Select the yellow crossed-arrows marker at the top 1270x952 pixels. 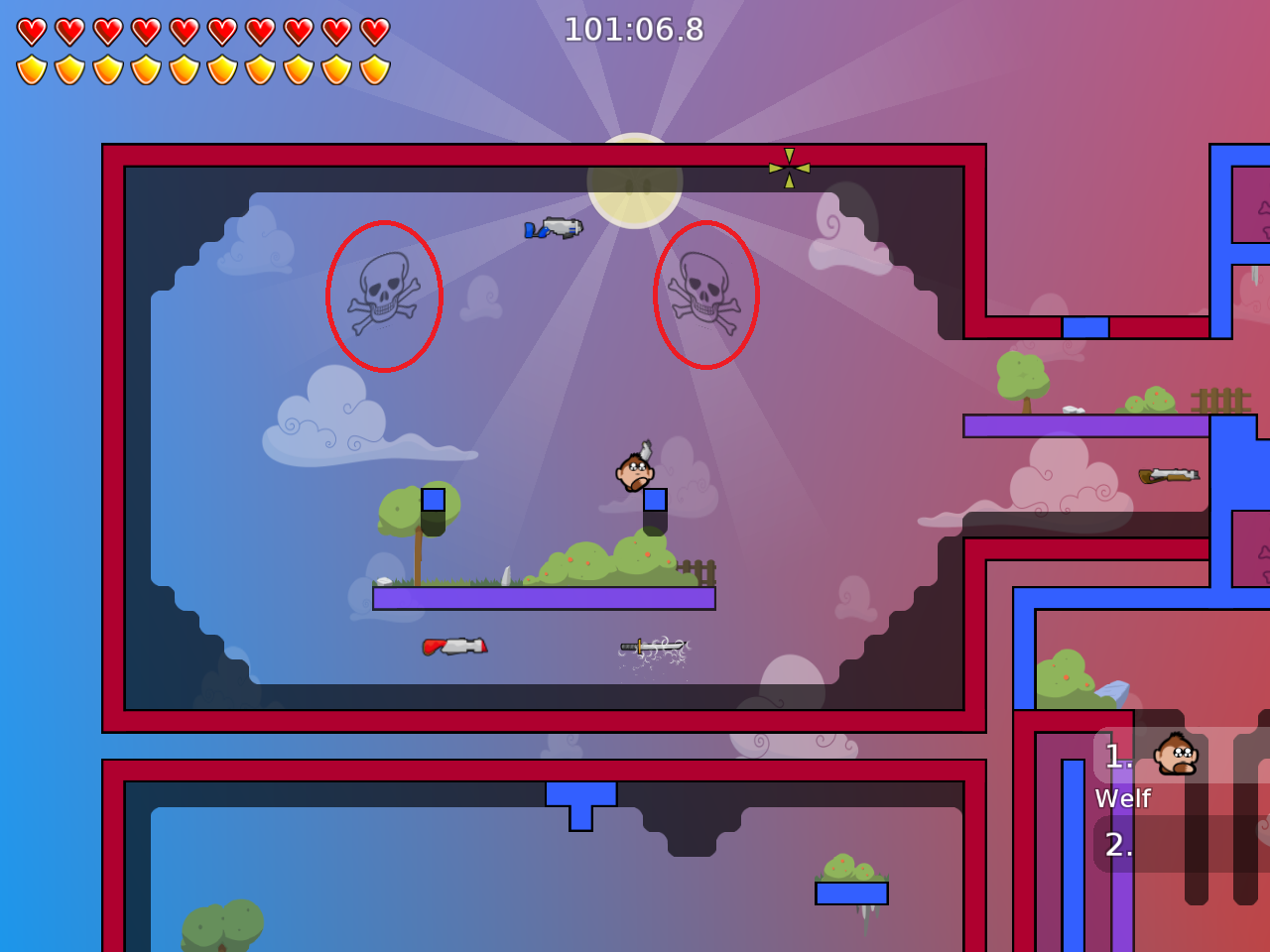(x=787, y=168)
